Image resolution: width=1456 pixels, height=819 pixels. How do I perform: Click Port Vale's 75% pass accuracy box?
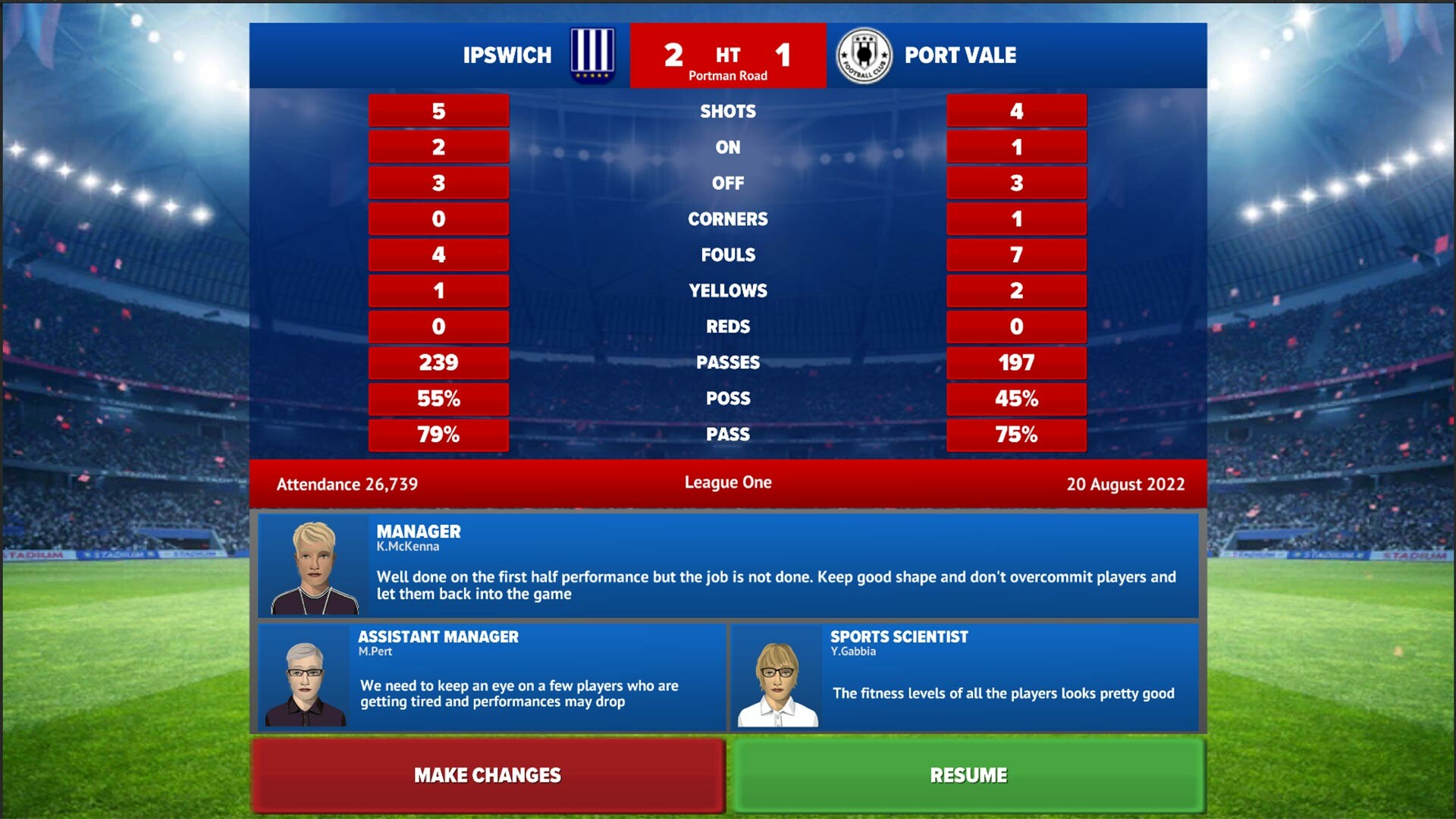tap(1016, 435)
